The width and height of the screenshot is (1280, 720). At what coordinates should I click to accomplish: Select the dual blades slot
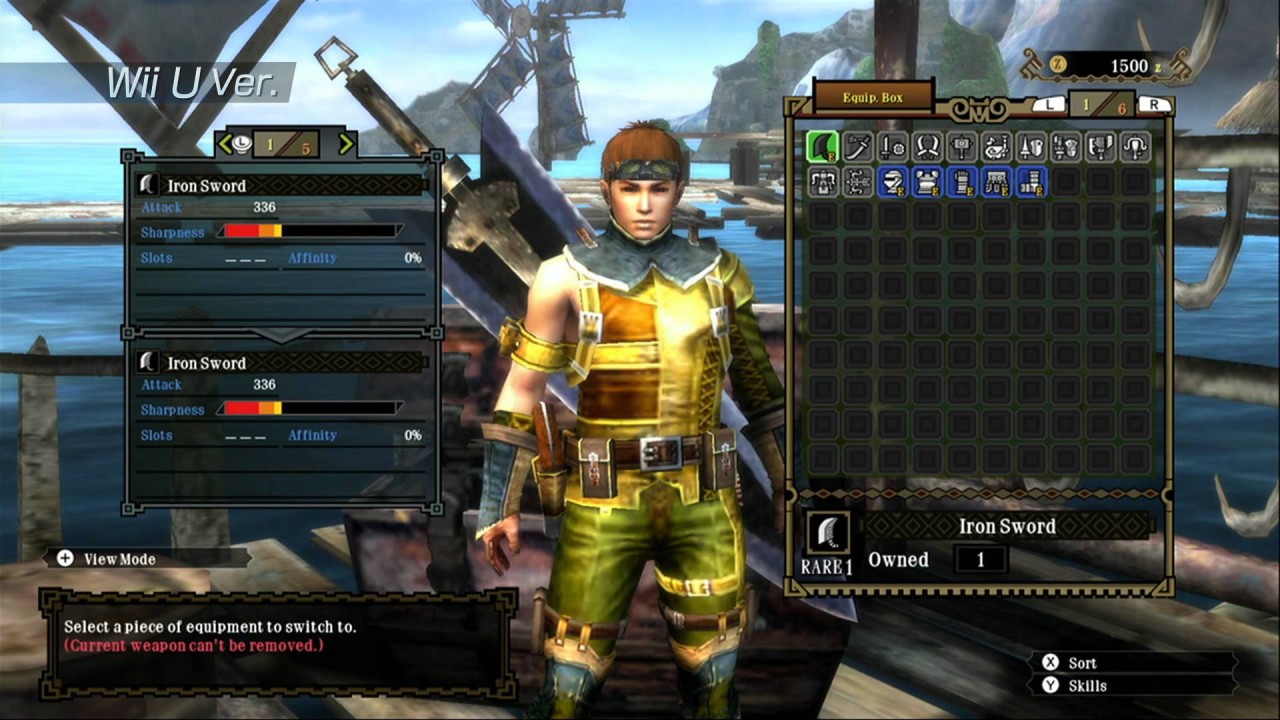[927, 147]
